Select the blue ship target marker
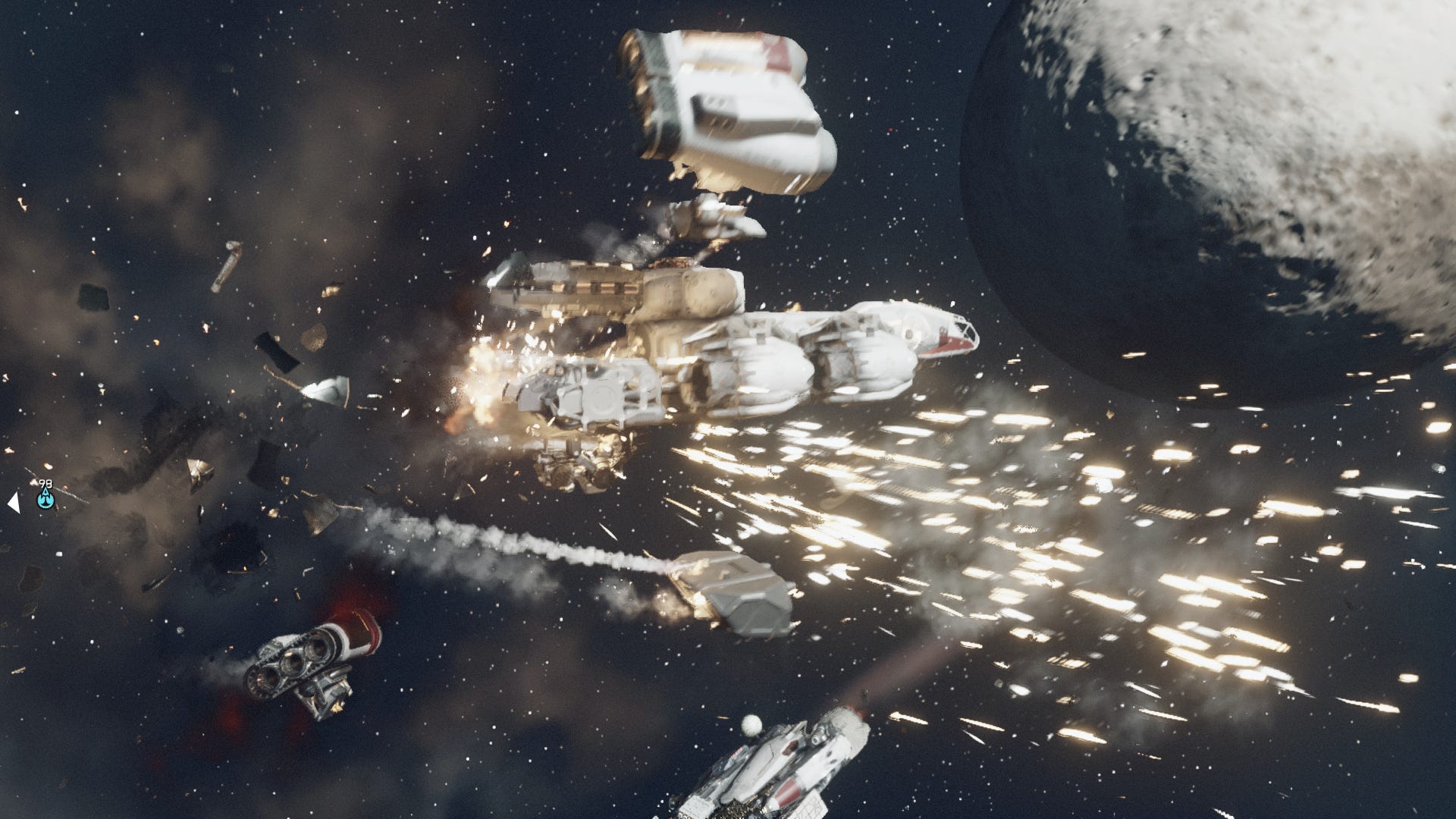1456x819 pixels. point(45,498)
